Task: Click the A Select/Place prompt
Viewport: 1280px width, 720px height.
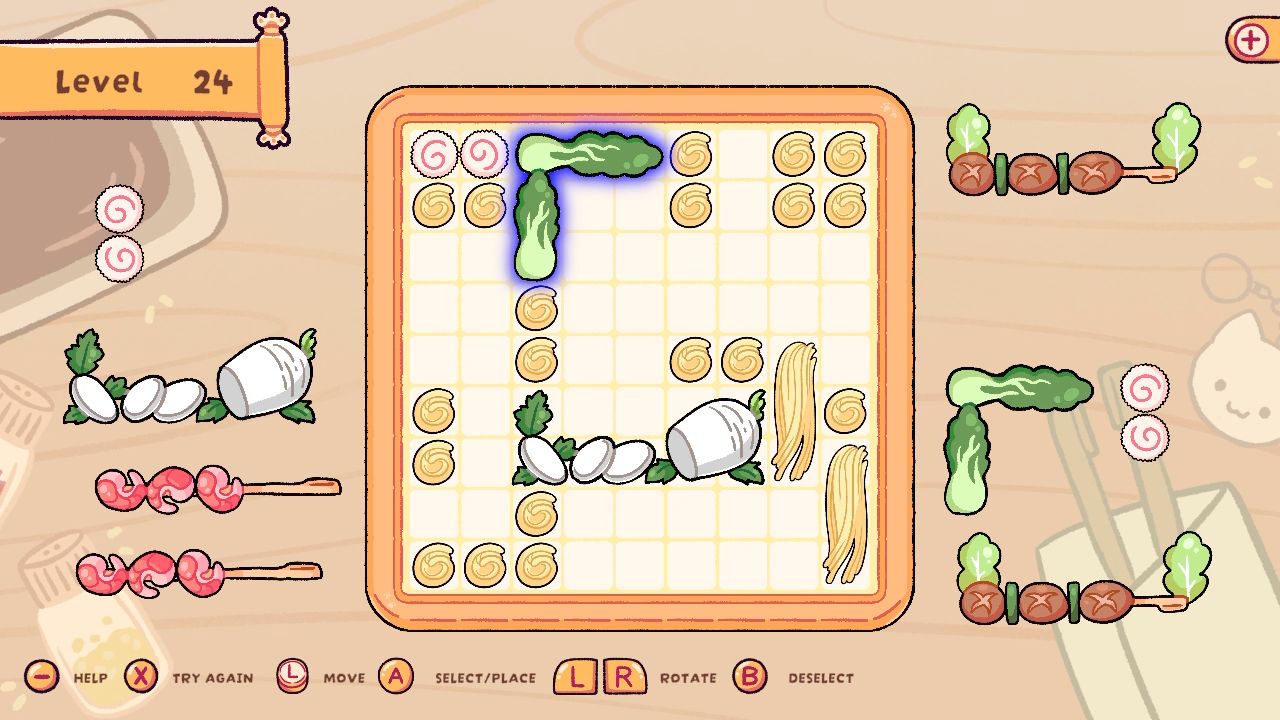Action: [x=397, y=677]
